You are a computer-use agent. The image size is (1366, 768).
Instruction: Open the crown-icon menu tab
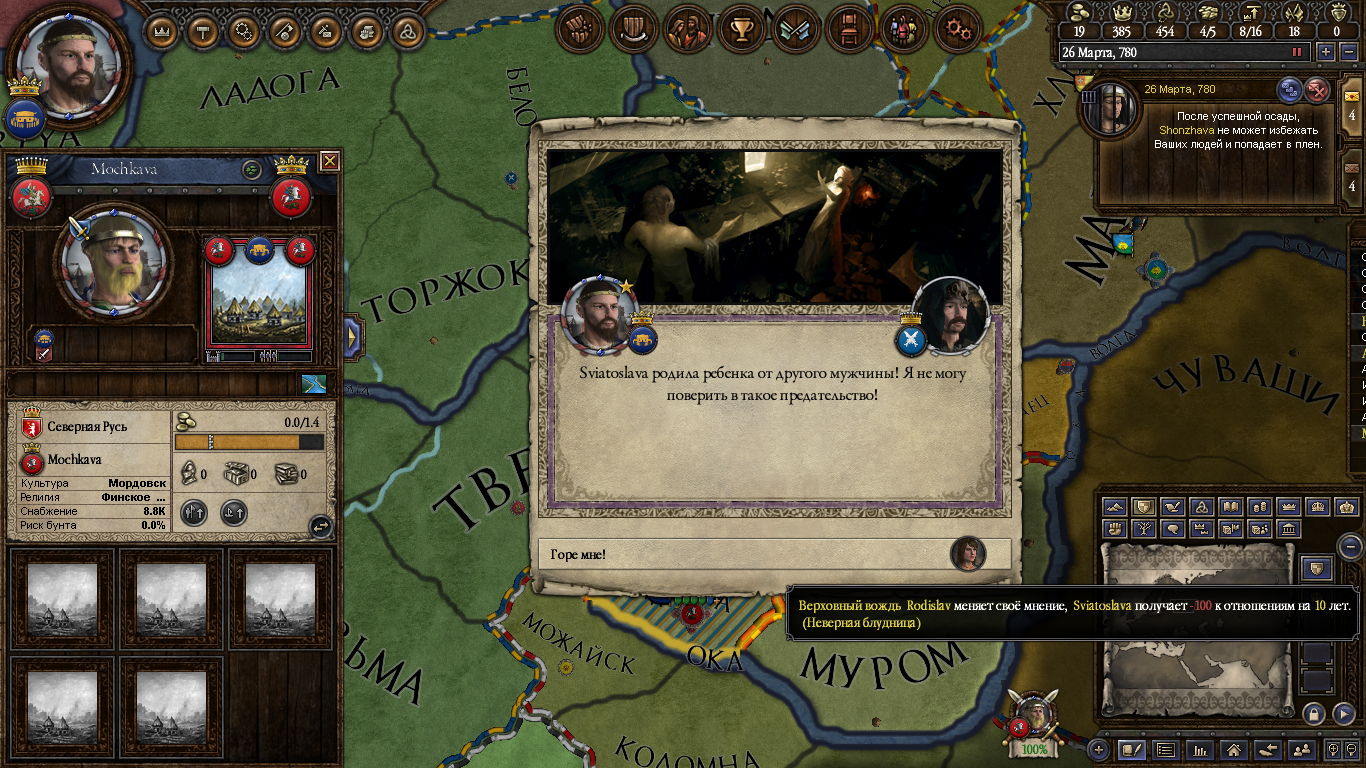pos(162,31)
